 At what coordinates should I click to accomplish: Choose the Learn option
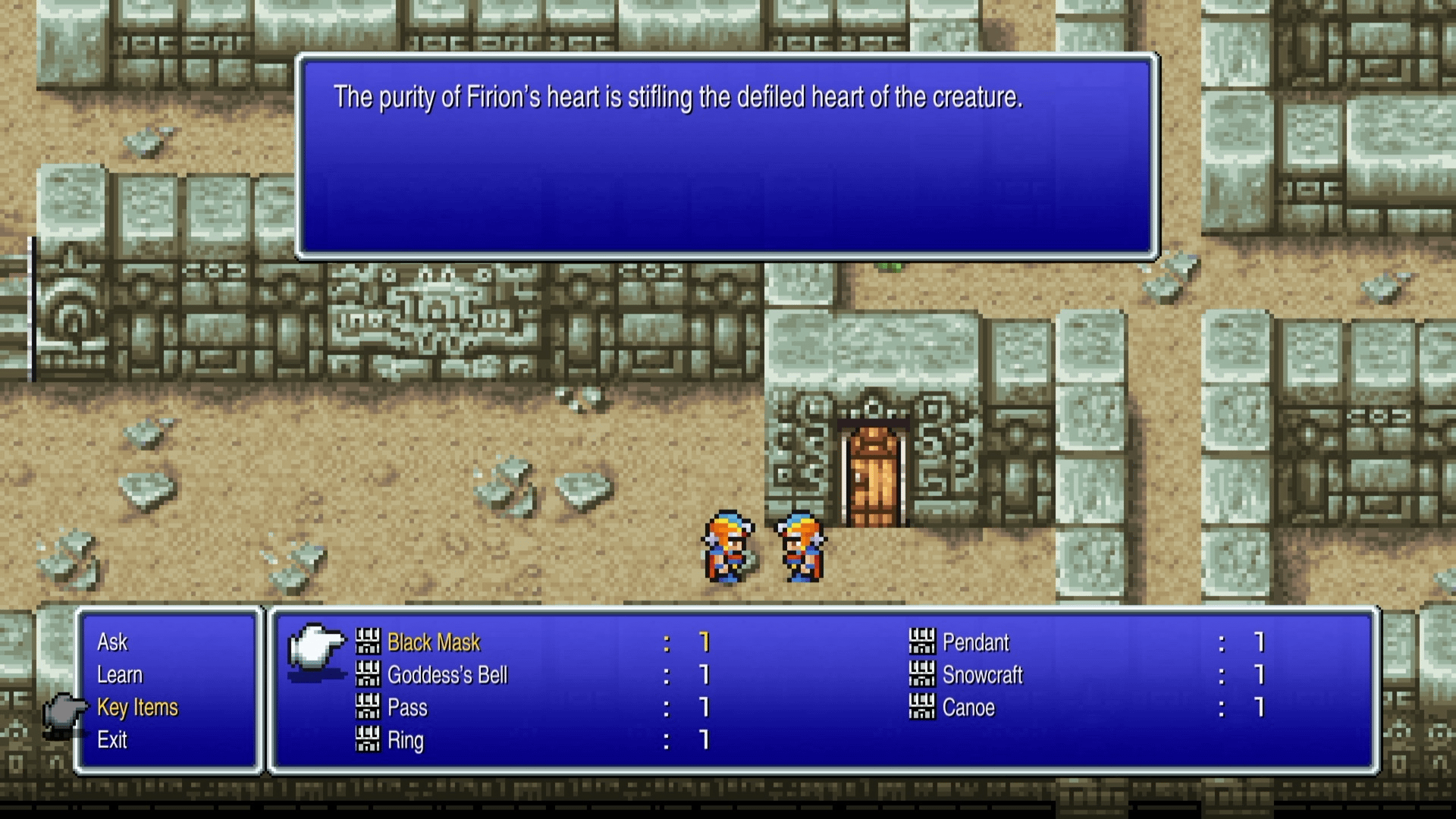[x=119, y=675]
